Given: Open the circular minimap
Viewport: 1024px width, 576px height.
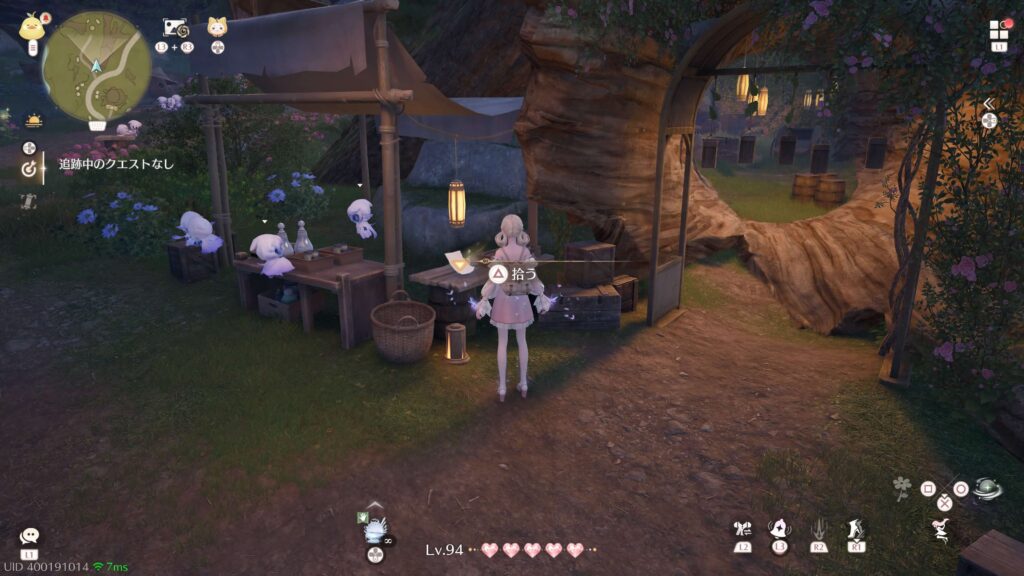Looking at the screenshot, I should [96, 66].
